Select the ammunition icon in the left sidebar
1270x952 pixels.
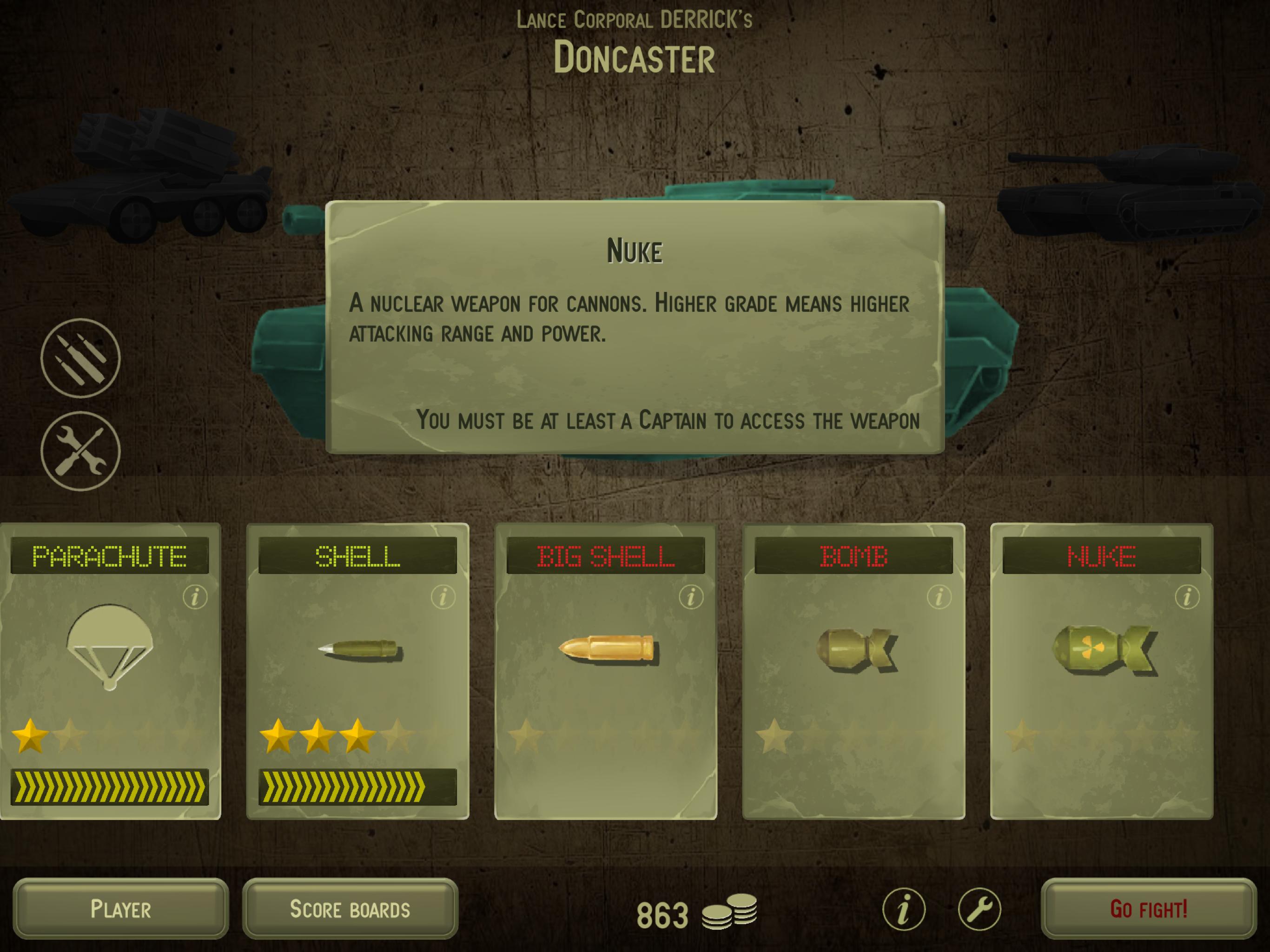(x=82, y=362)
